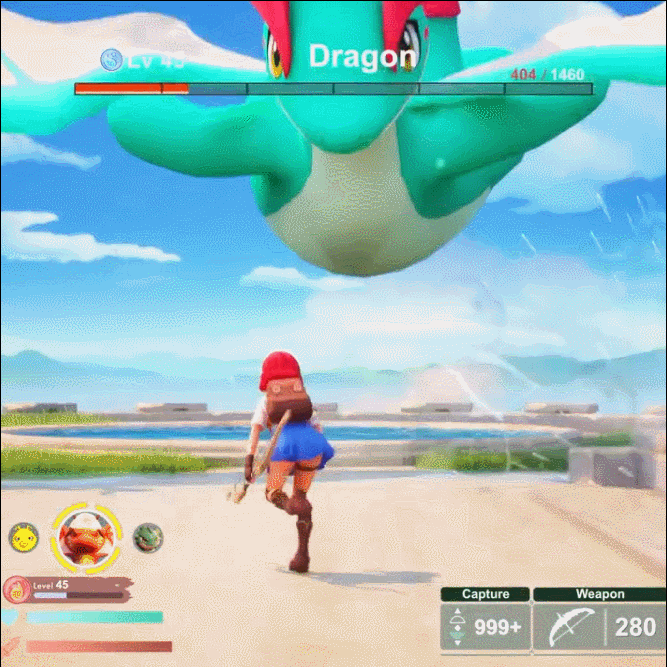Switch to the green creature portrait
The height and width of the screenshot is (667, 667).
click(x=145, y=537)
